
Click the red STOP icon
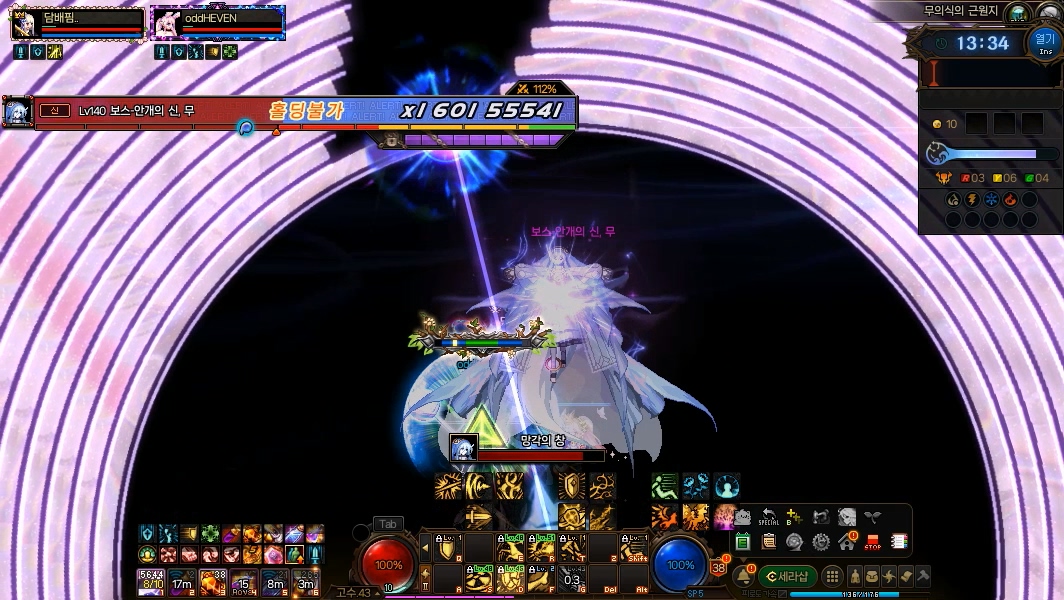point(872,542)
